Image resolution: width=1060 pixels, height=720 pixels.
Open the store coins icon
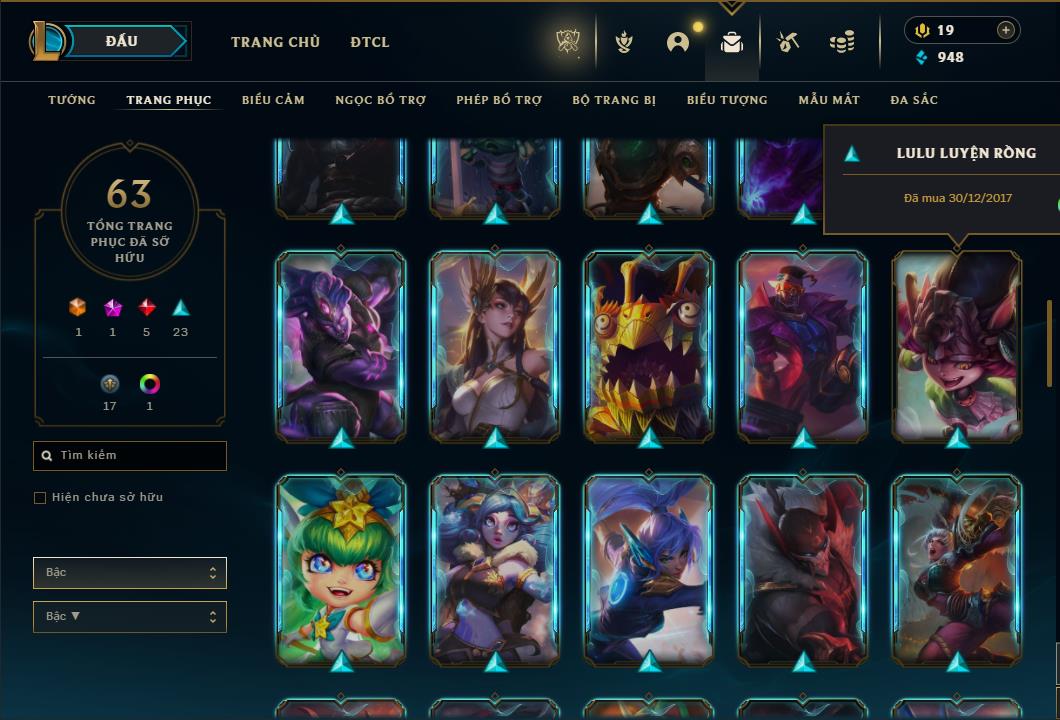[842, 42]
